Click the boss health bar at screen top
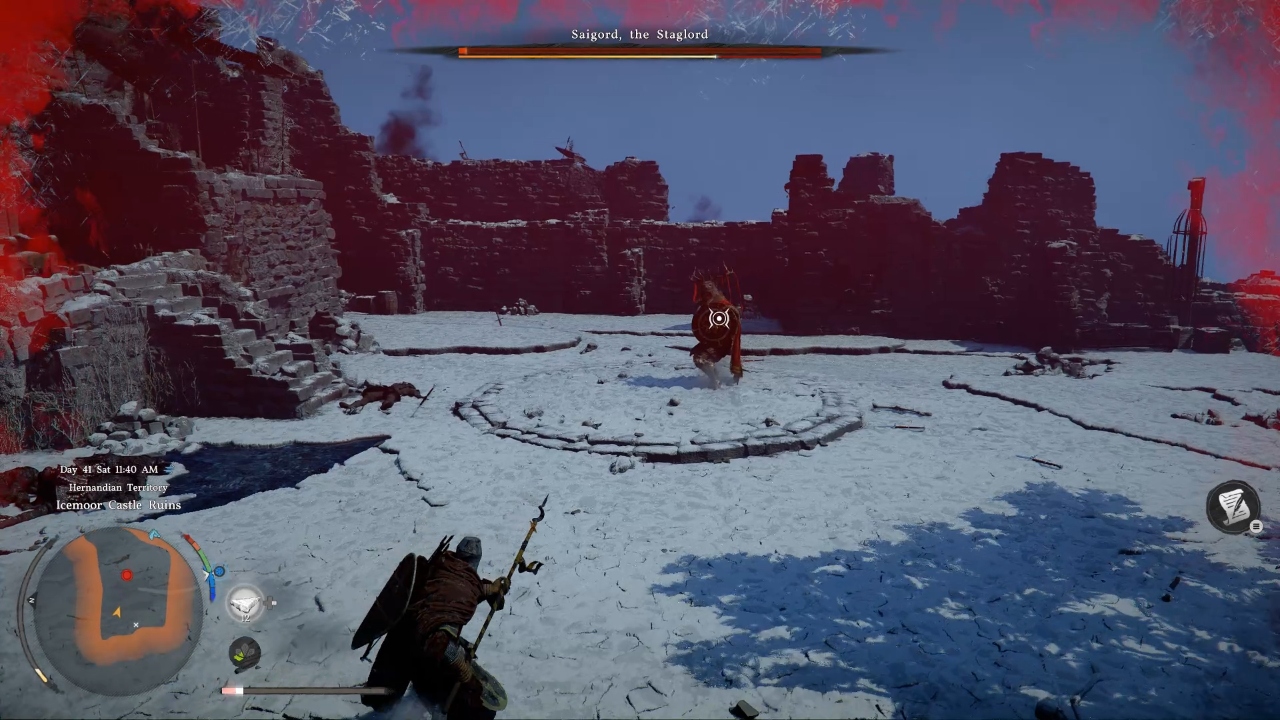Image resolution: width=1280 pixels, height=720 pixels. click(639, 53)
